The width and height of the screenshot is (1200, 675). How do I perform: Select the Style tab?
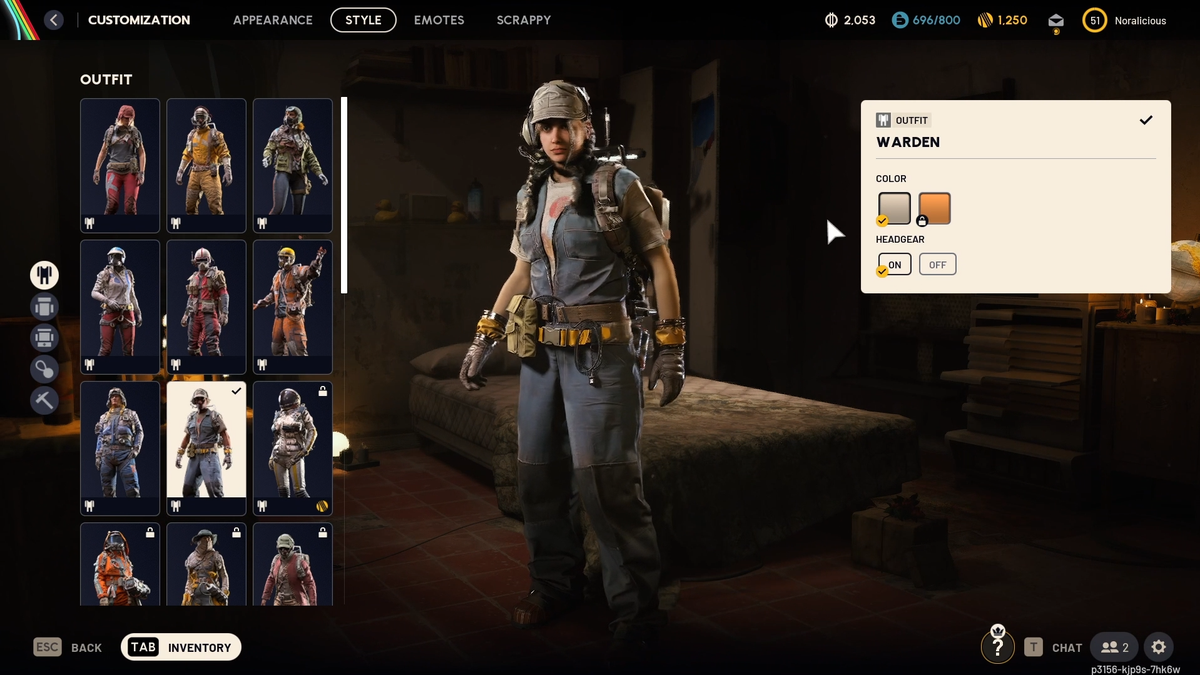click(363, 20)
